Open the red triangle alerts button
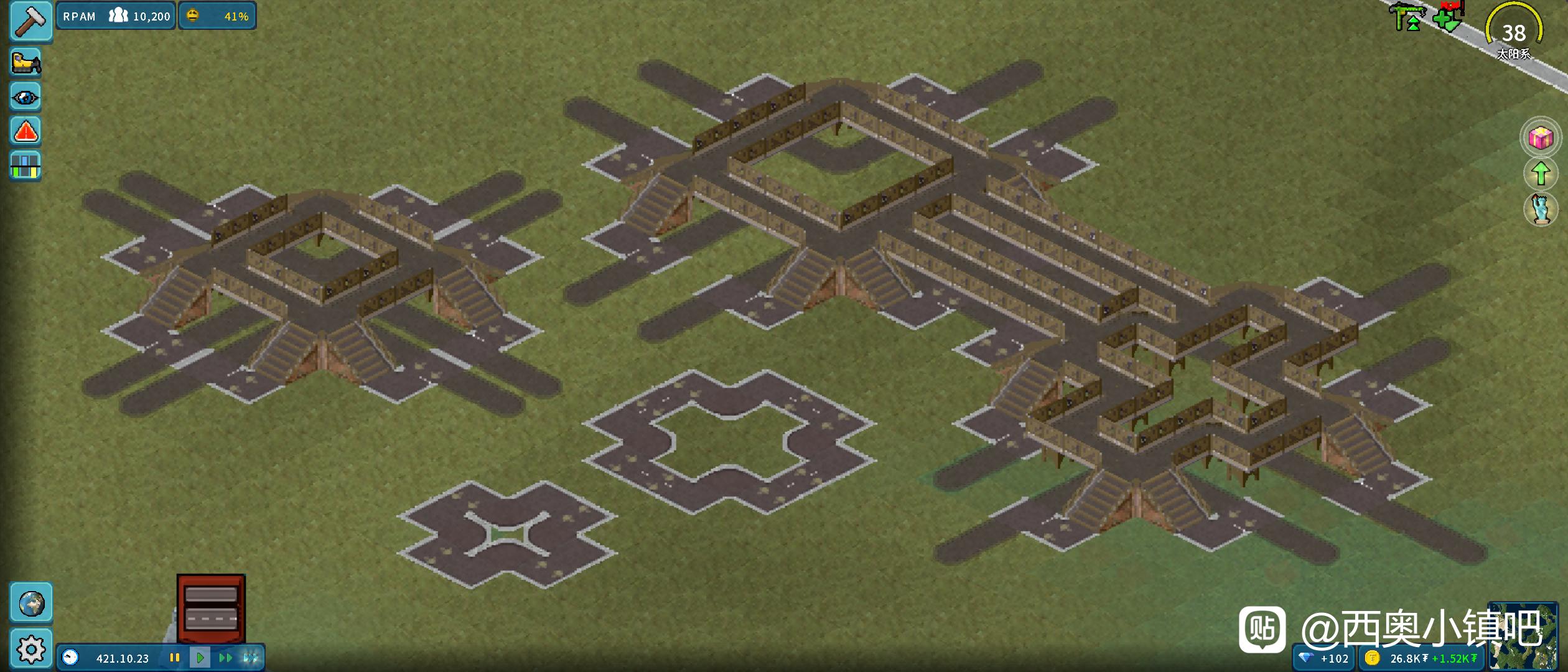Screen dimensions: 1568x672 [26, 131]
